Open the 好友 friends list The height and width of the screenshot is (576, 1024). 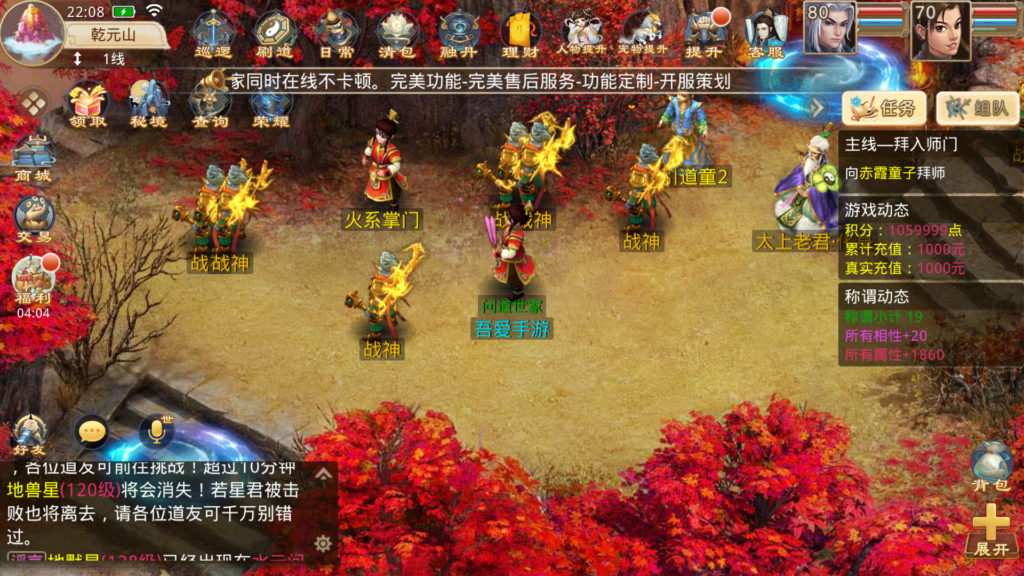31,434
